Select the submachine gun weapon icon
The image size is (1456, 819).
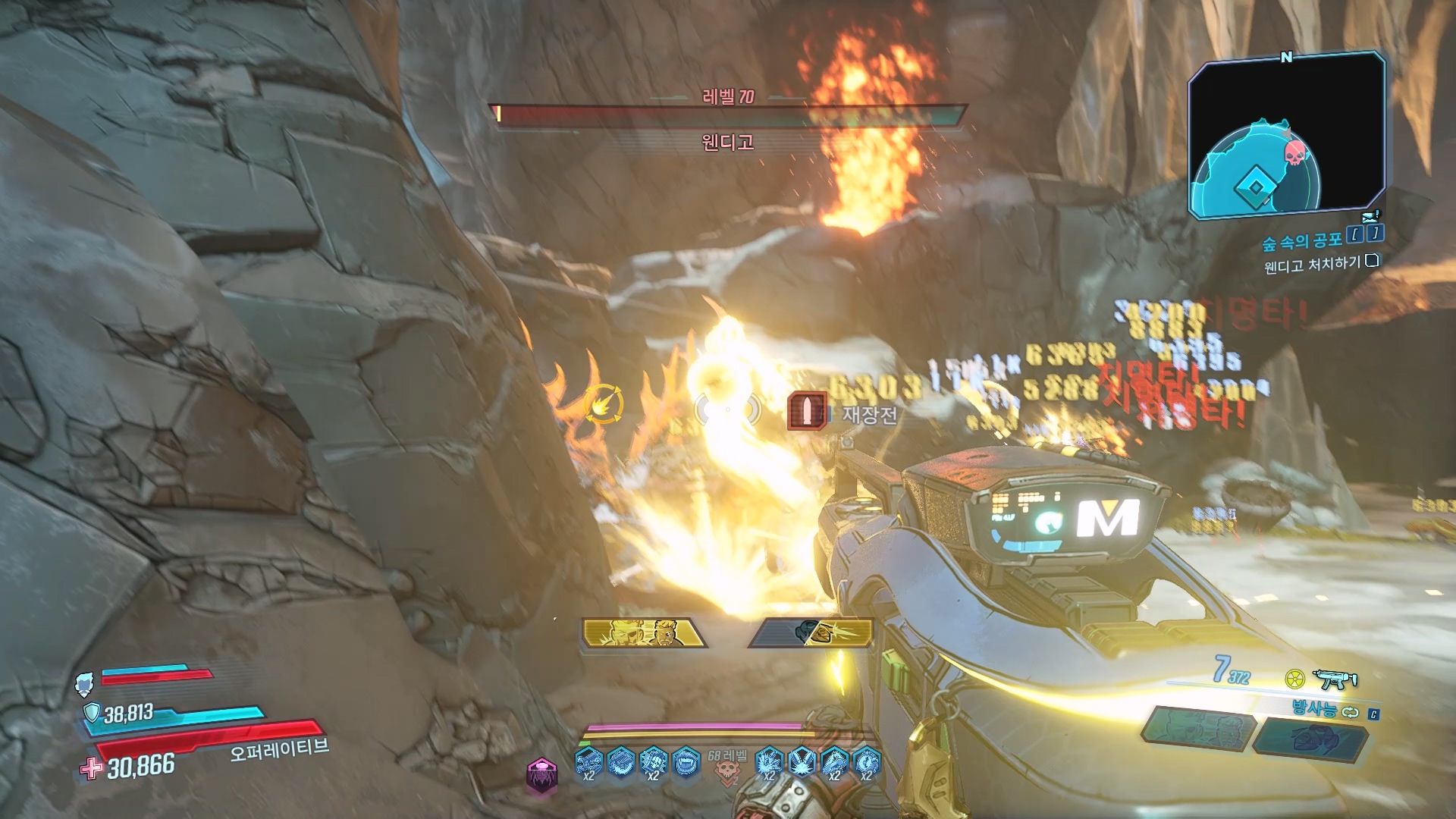pos(1335,679)
